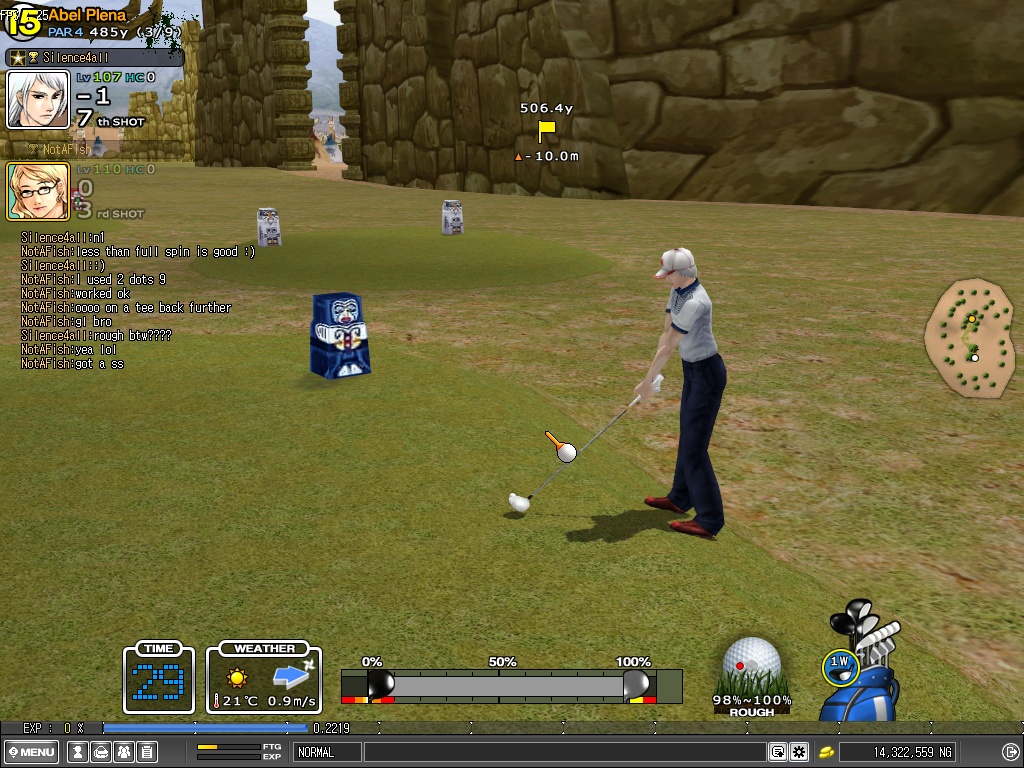Image resolution: width=1024 pixels, height=768 pixels.
Task: Select NotAFish's player portrait
Action: click(x=38, y=191)
